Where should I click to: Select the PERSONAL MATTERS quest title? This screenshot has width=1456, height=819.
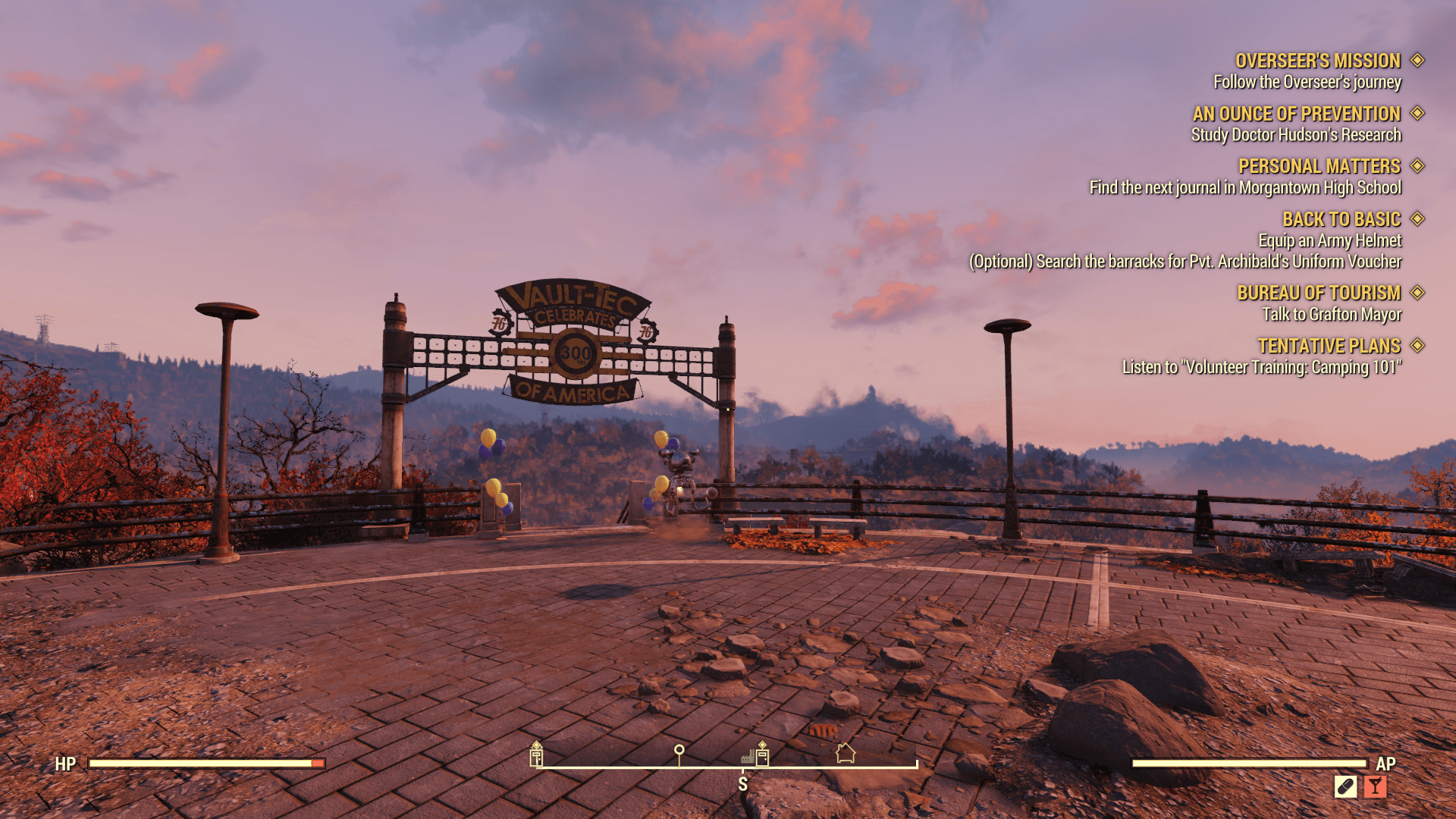click(x=1321, y=166)
